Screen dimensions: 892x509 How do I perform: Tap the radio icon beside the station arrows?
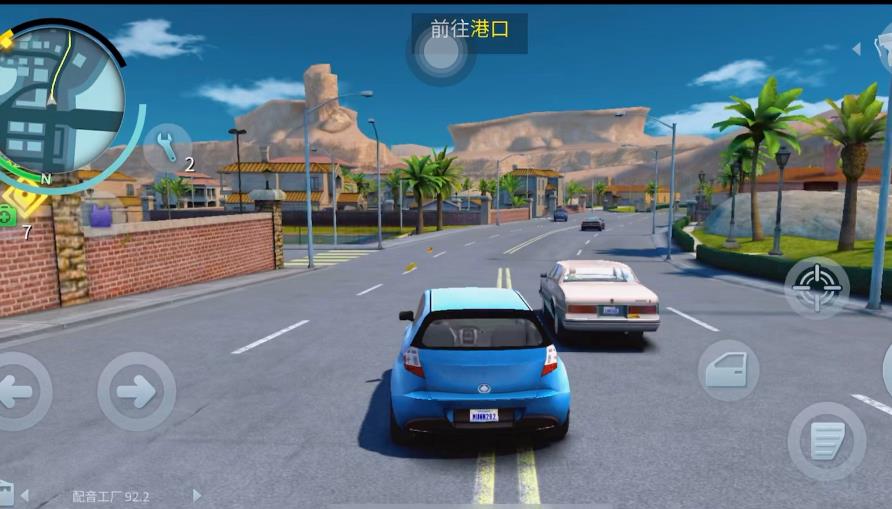(6, 492)
